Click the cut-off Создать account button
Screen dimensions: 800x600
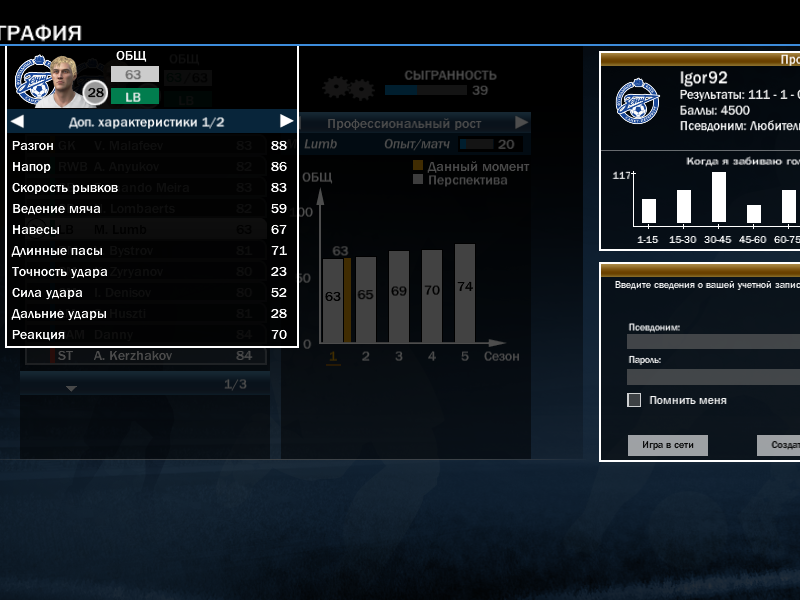point(779,445)
